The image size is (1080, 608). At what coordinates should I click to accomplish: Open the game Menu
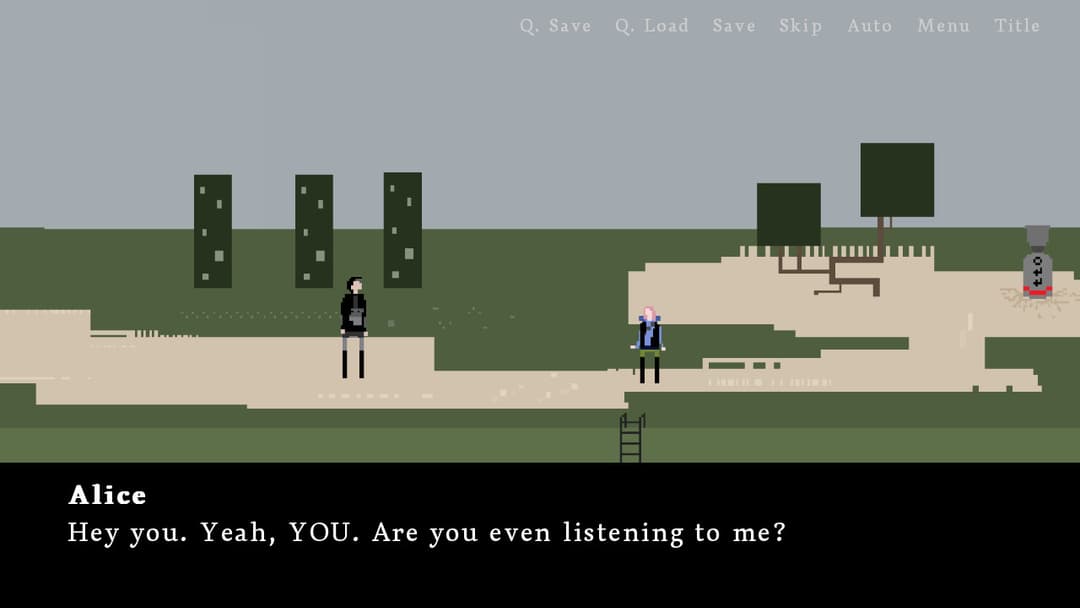click(x=943, y=26)
